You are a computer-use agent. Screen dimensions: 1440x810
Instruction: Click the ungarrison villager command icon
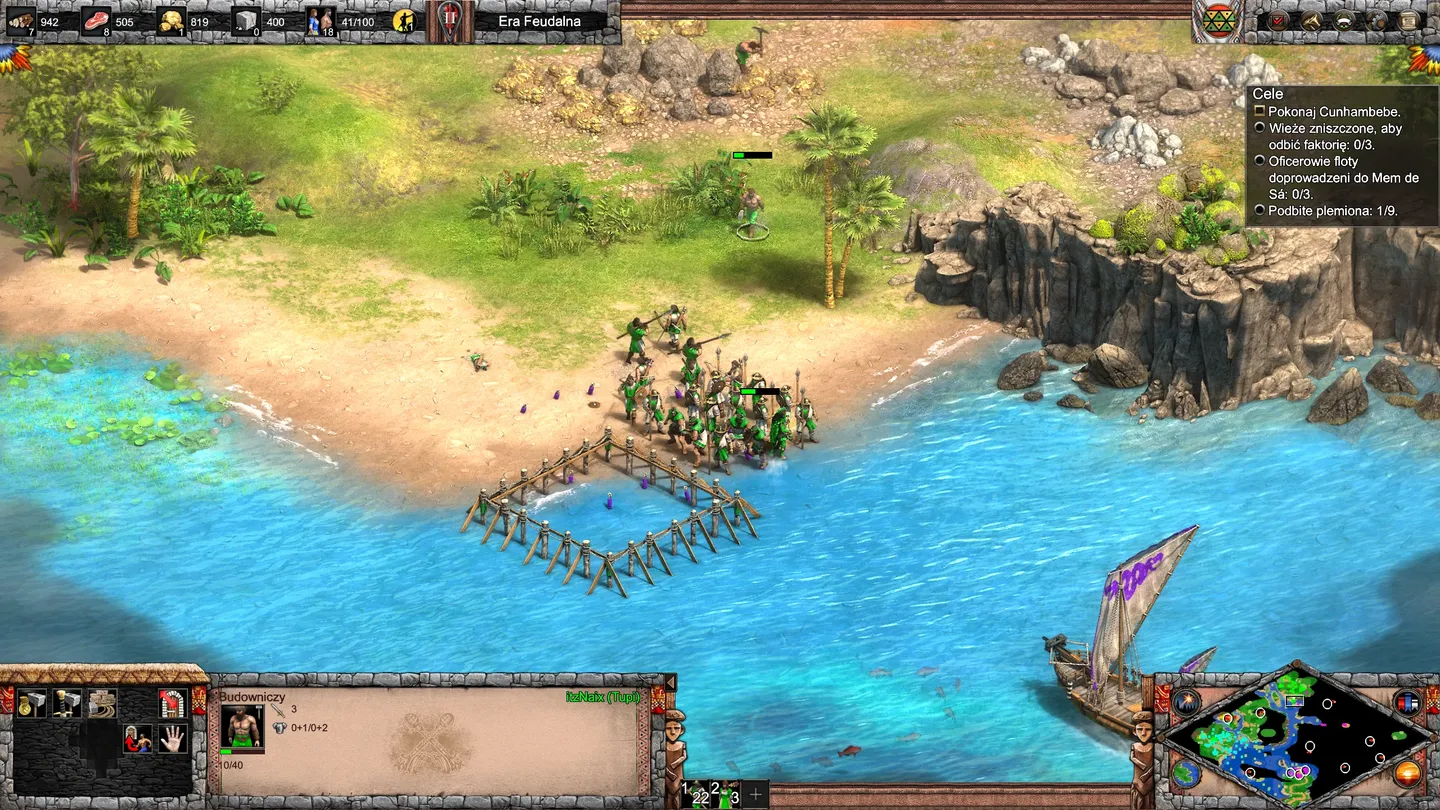tap(137, 739)
